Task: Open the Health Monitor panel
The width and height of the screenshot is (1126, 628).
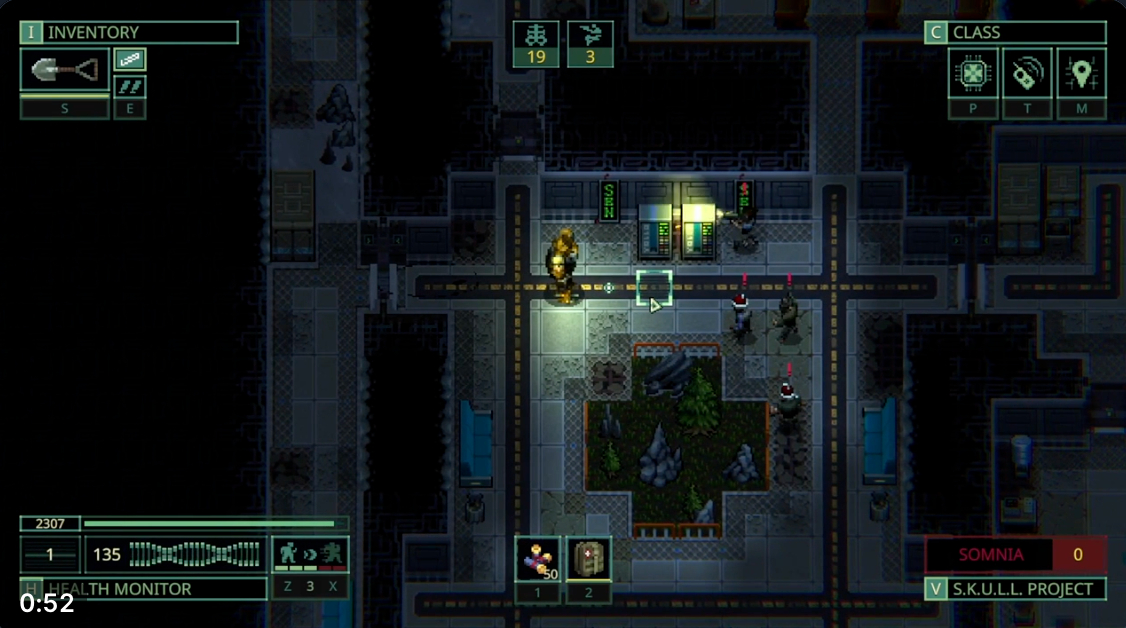Action: click(143, 589)
